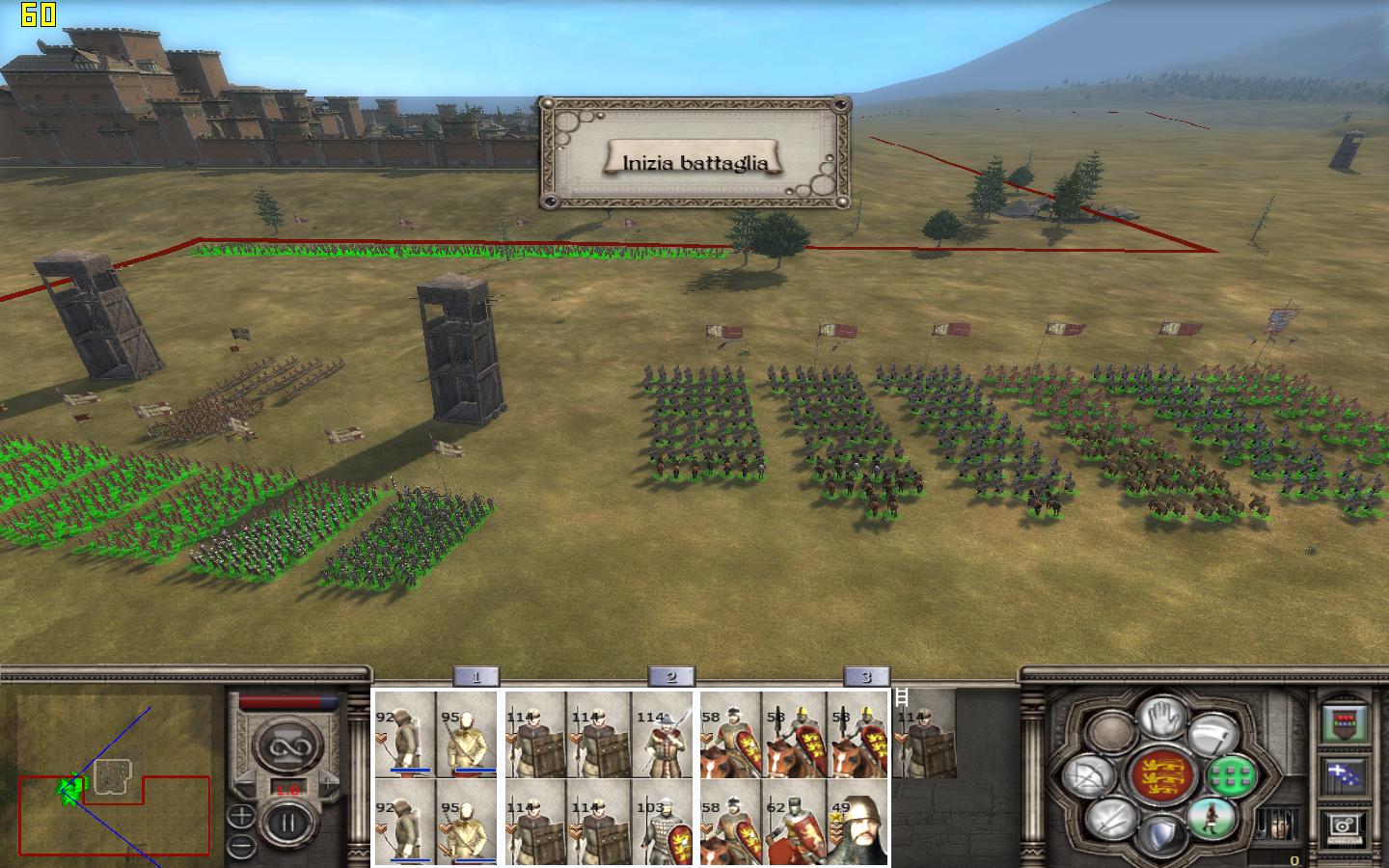The width and height of the screenshot is (1389, 868).
Task: Pause the battle
Action: click(288, 821)
